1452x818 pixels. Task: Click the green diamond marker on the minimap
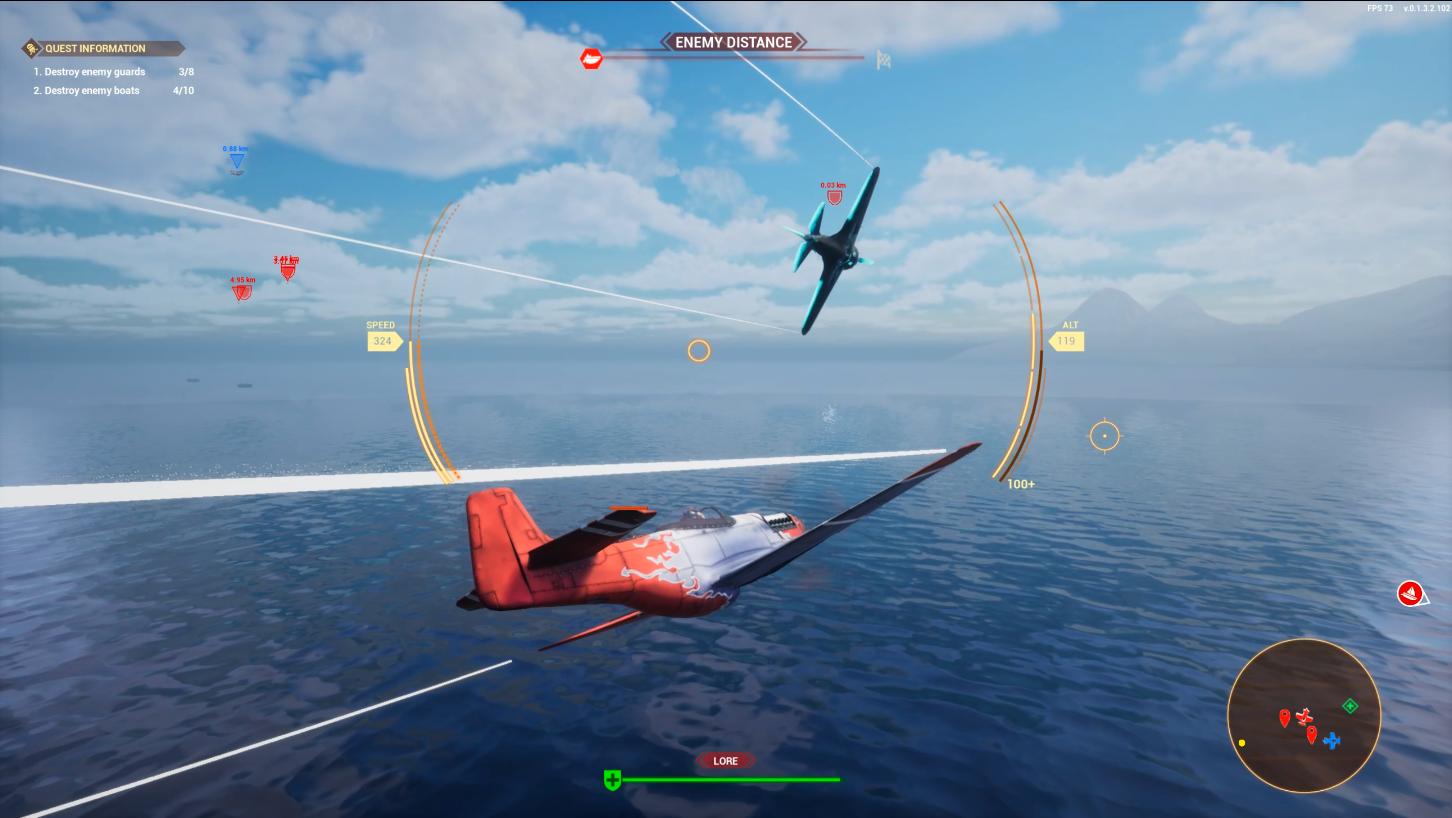pyautogui.click(x=1350, y=706)
